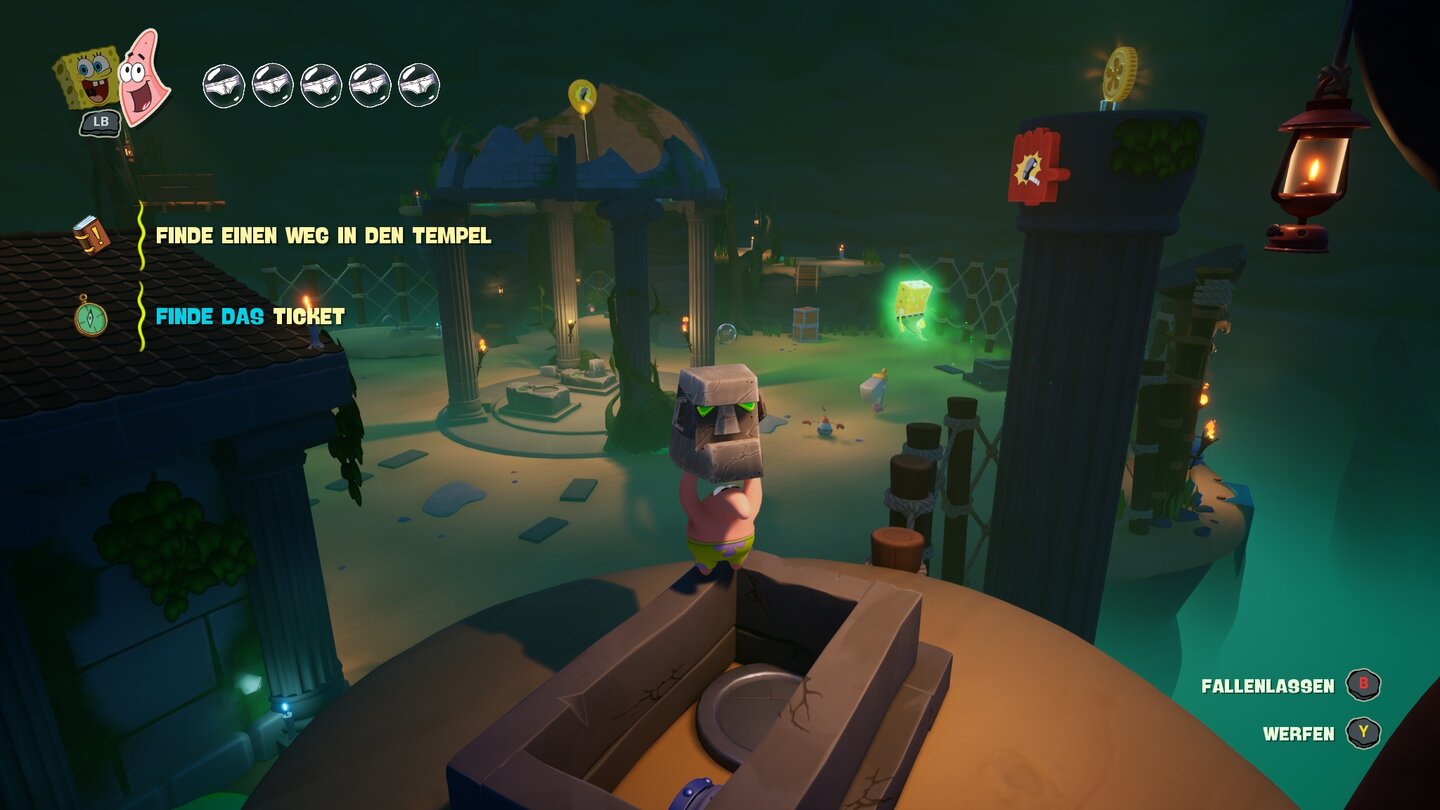Select the compass icon next to the ticket objective
The height and width of the screenshot is (810, 1440).
(x=91, y=317)
